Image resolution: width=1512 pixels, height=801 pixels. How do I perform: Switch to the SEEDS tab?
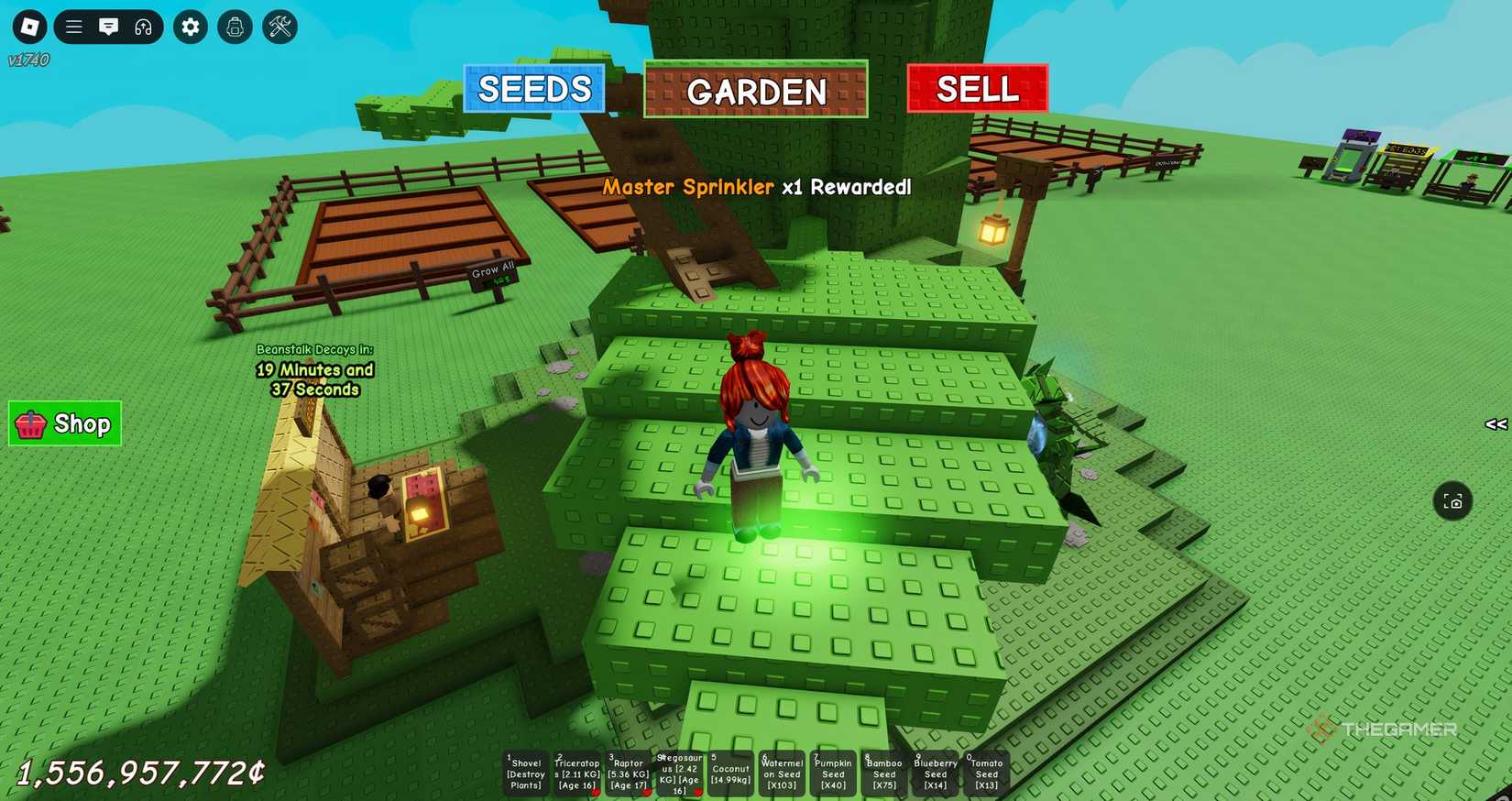534,89
